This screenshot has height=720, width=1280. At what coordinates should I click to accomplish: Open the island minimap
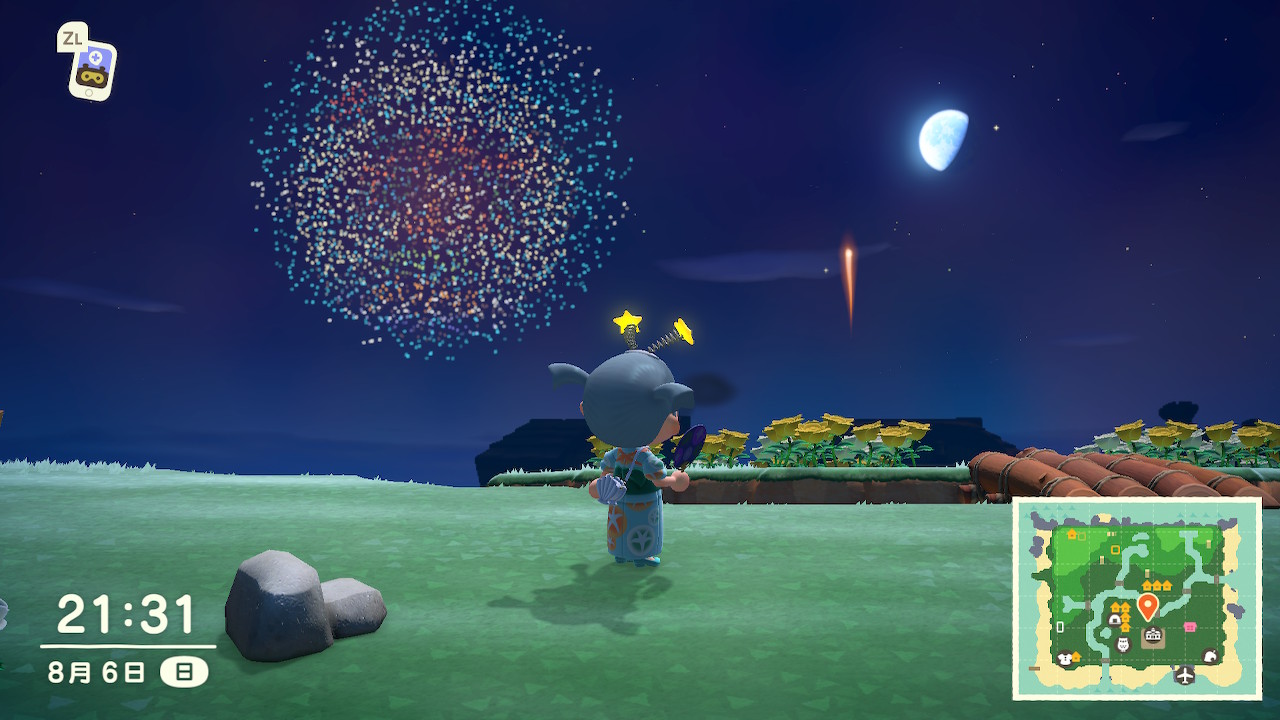(x=1137, y=598)
